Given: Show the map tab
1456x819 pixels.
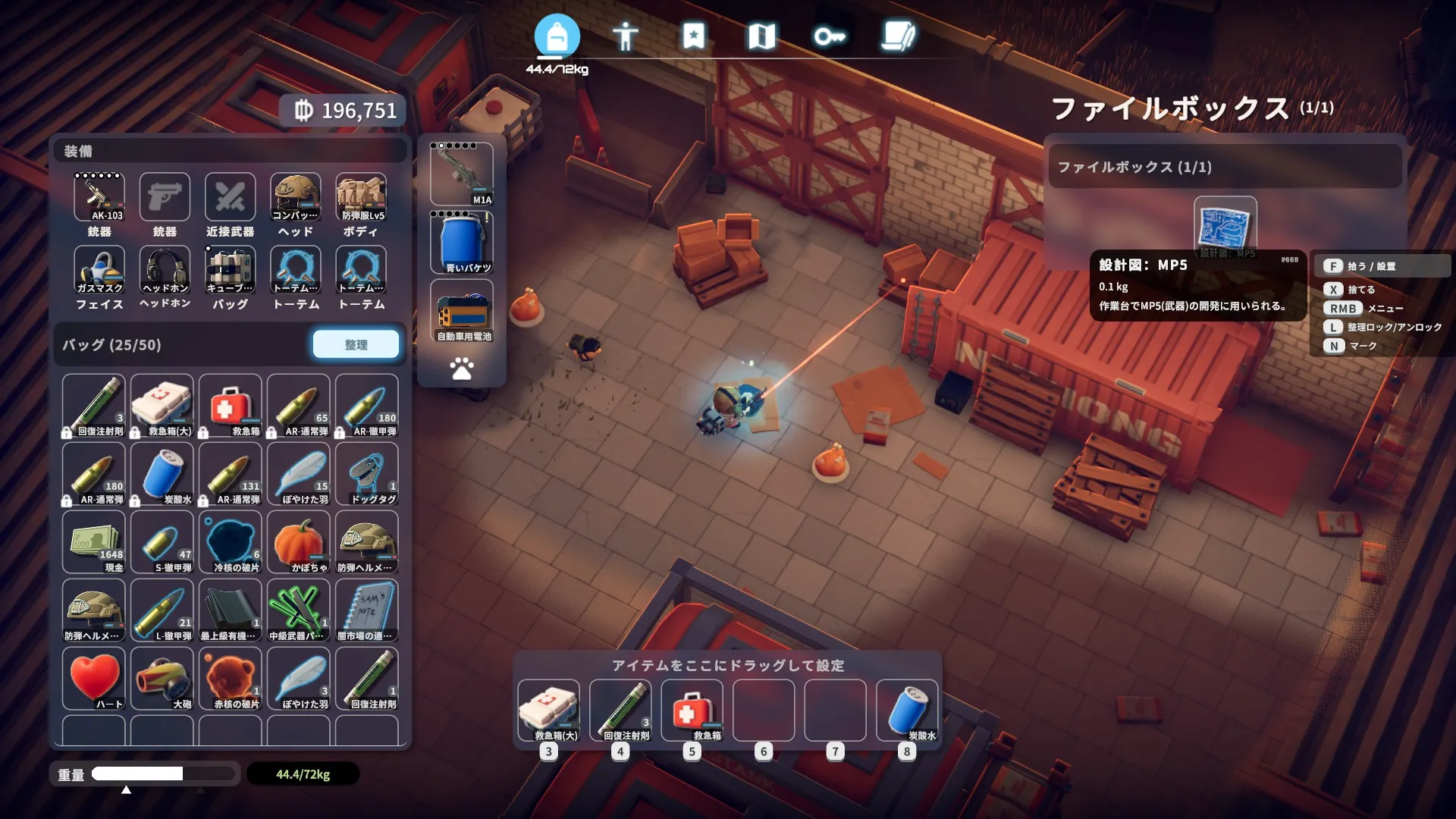Looking at the screenshot, I should click(761, 36).
